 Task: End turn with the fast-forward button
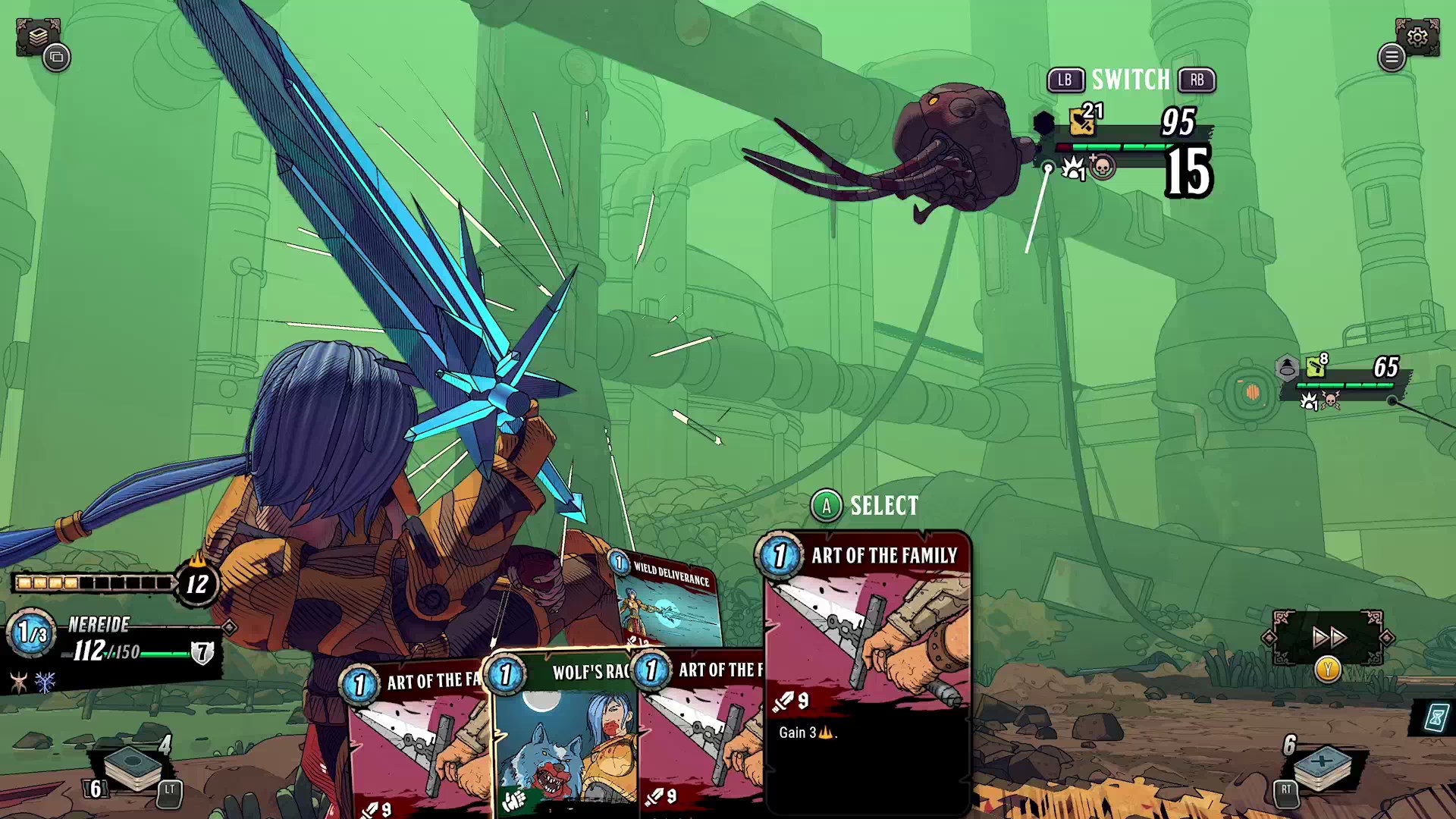pyautogui.click(x=1328, y=638)
